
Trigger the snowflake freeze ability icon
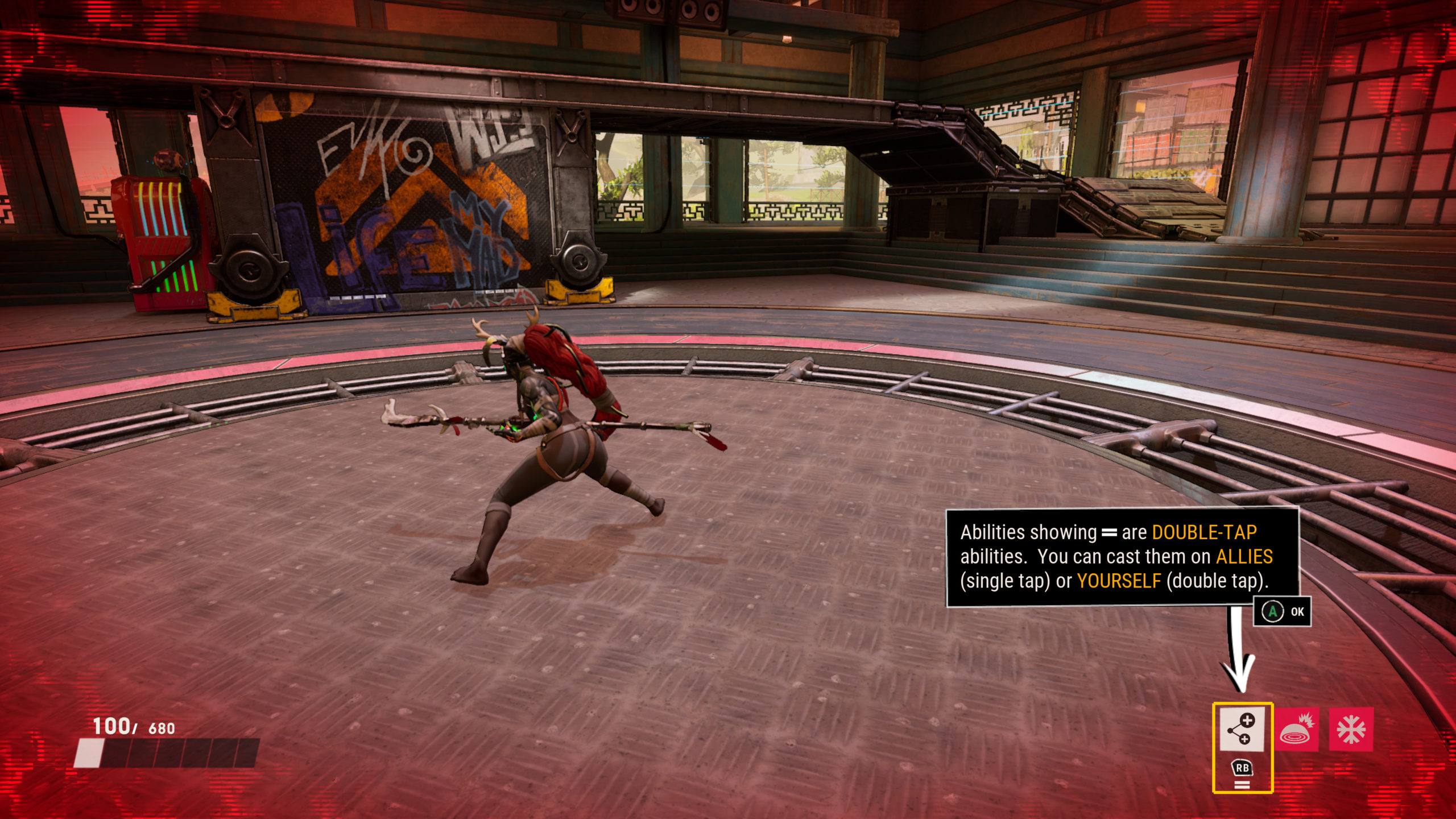(1351, 730)
